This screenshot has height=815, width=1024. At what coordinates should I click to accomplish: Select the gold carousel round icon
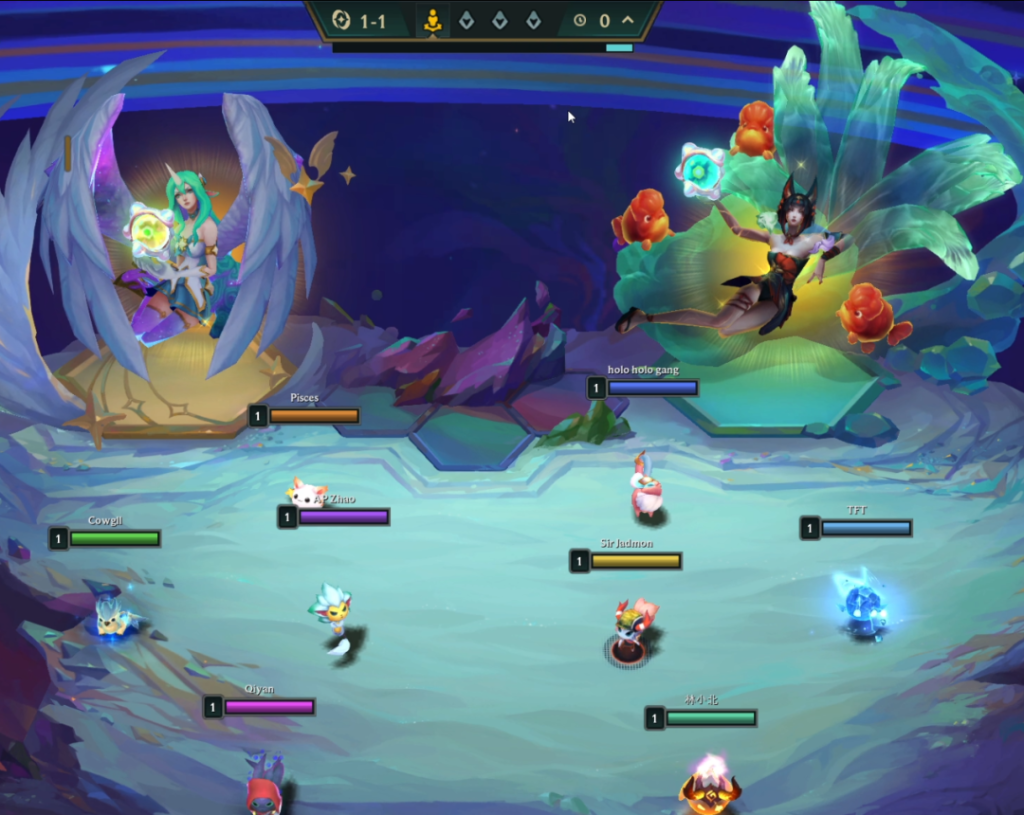[433, 21]
